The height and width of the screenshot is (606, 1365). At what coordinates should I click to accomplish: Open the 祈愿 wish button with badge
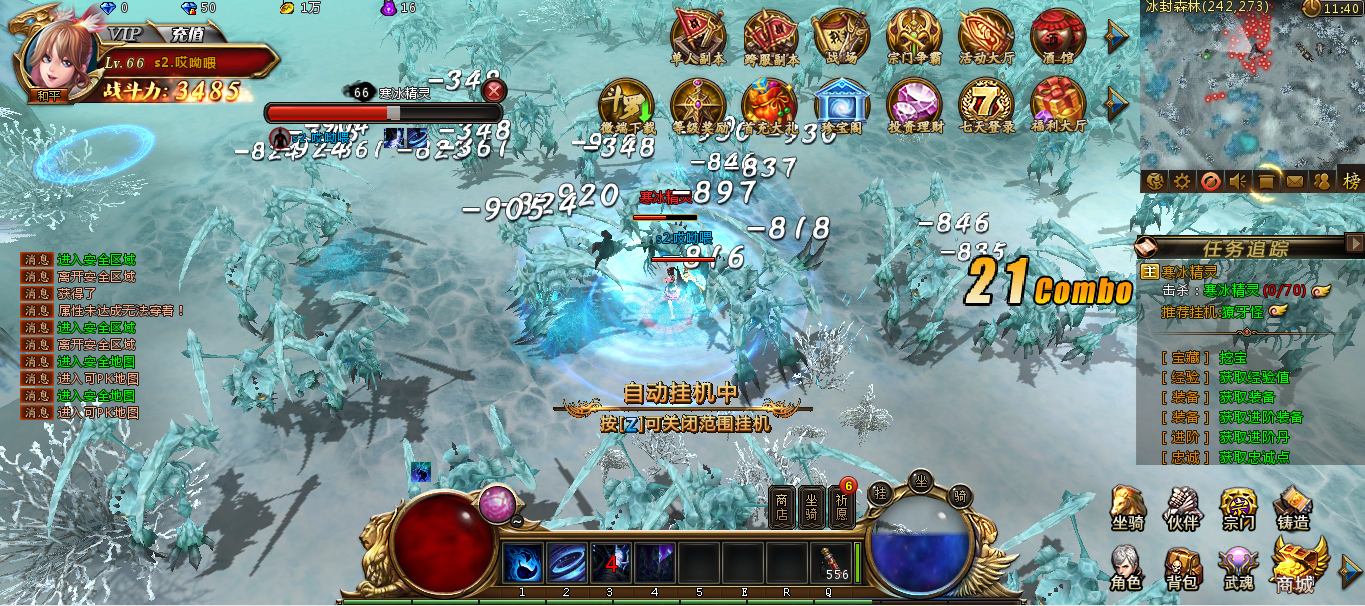841,505
